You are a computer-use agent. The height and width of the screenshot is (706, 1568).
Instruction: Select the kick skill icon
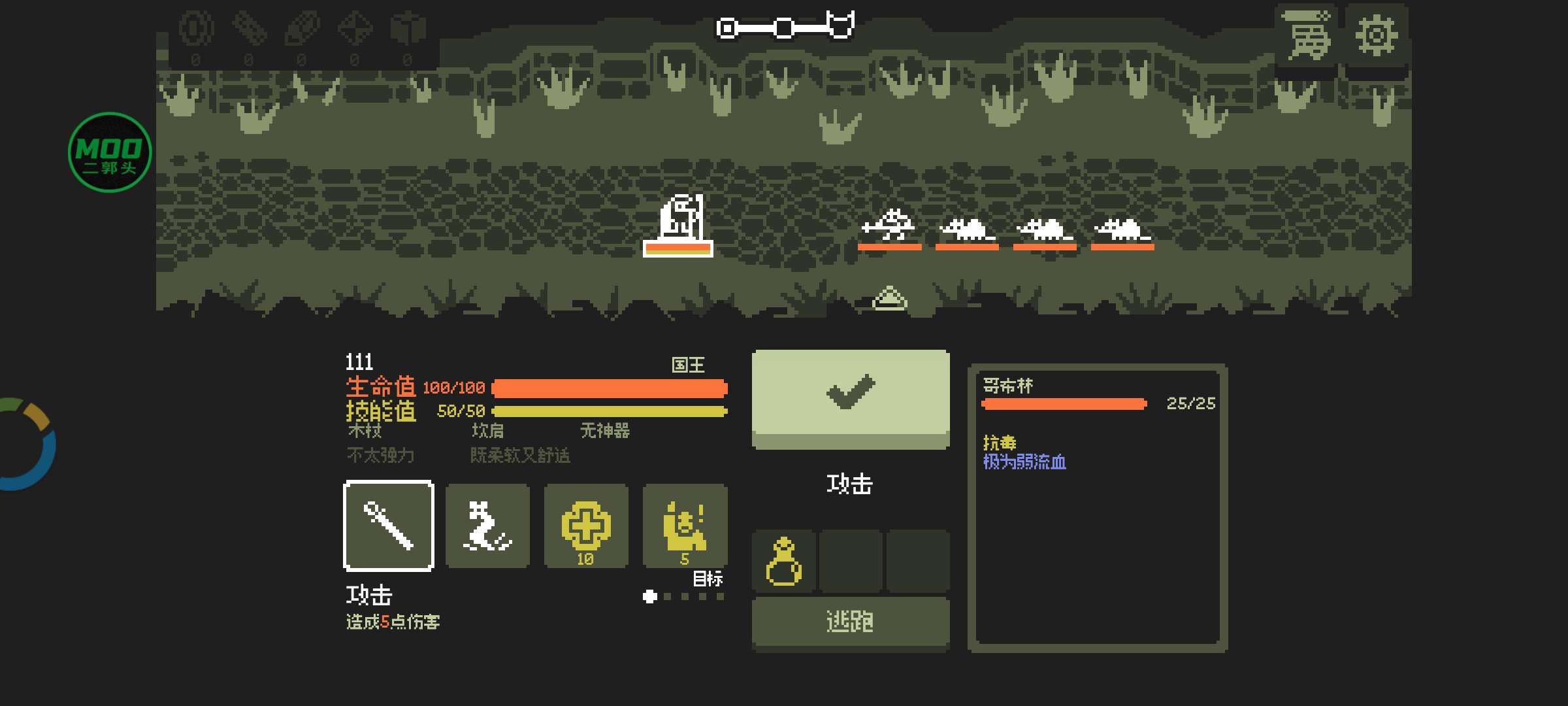[487, 526]
